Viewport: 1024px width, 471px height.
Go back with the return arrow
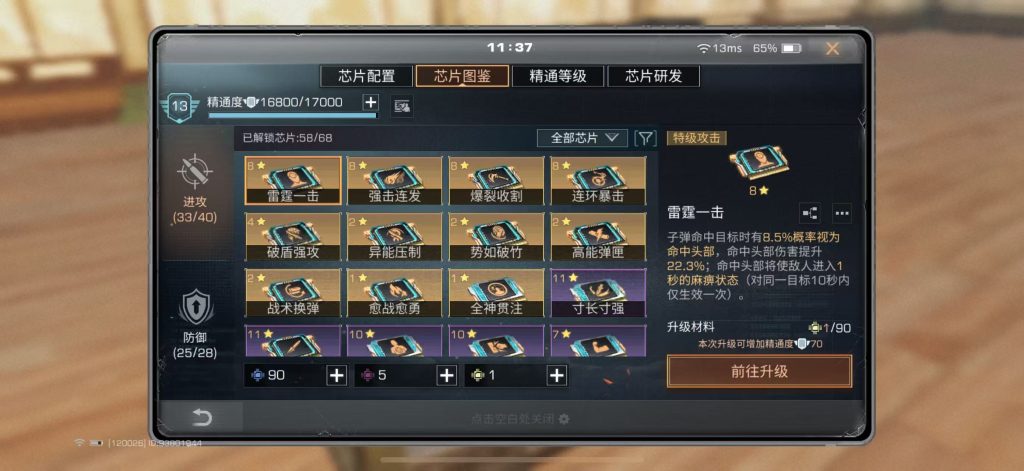(203, 417)
